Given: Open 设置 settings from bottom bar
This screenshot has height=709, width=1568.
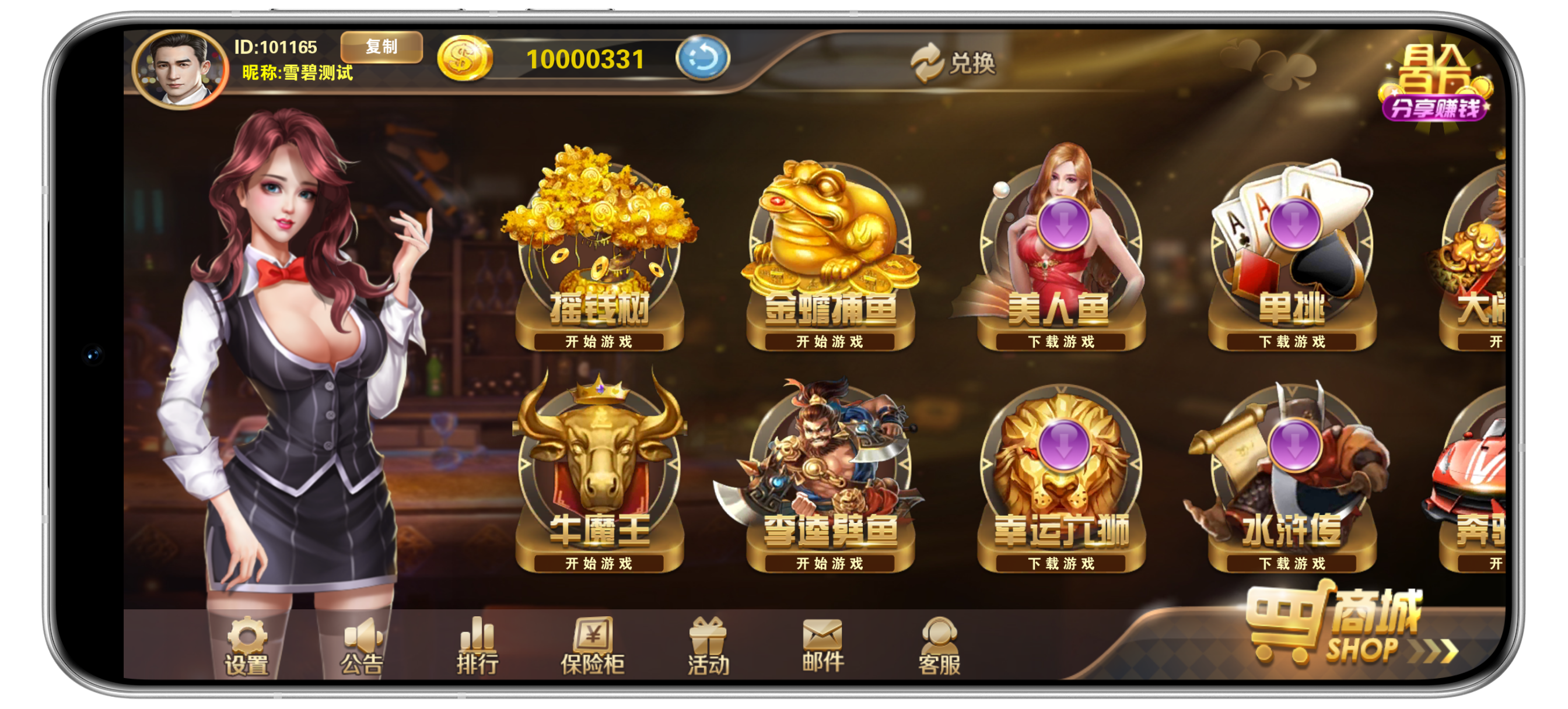Looking at the screenshot, I should (247, 647).
